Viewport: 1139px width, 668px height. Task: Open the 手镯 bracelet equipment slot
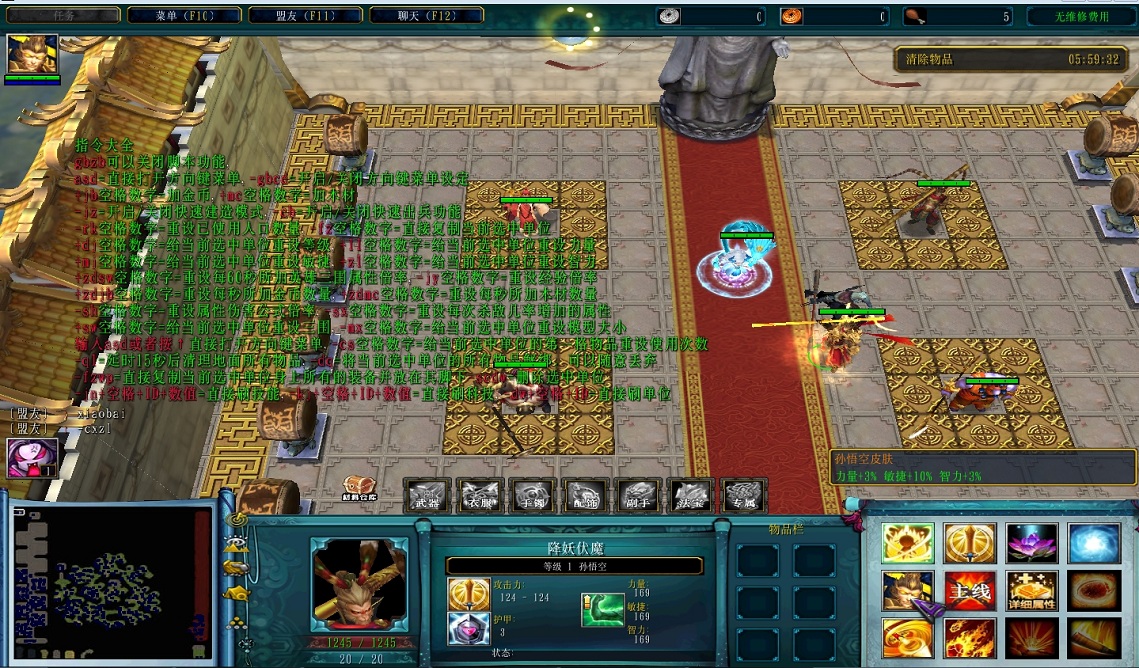click(x=531, y=496)
